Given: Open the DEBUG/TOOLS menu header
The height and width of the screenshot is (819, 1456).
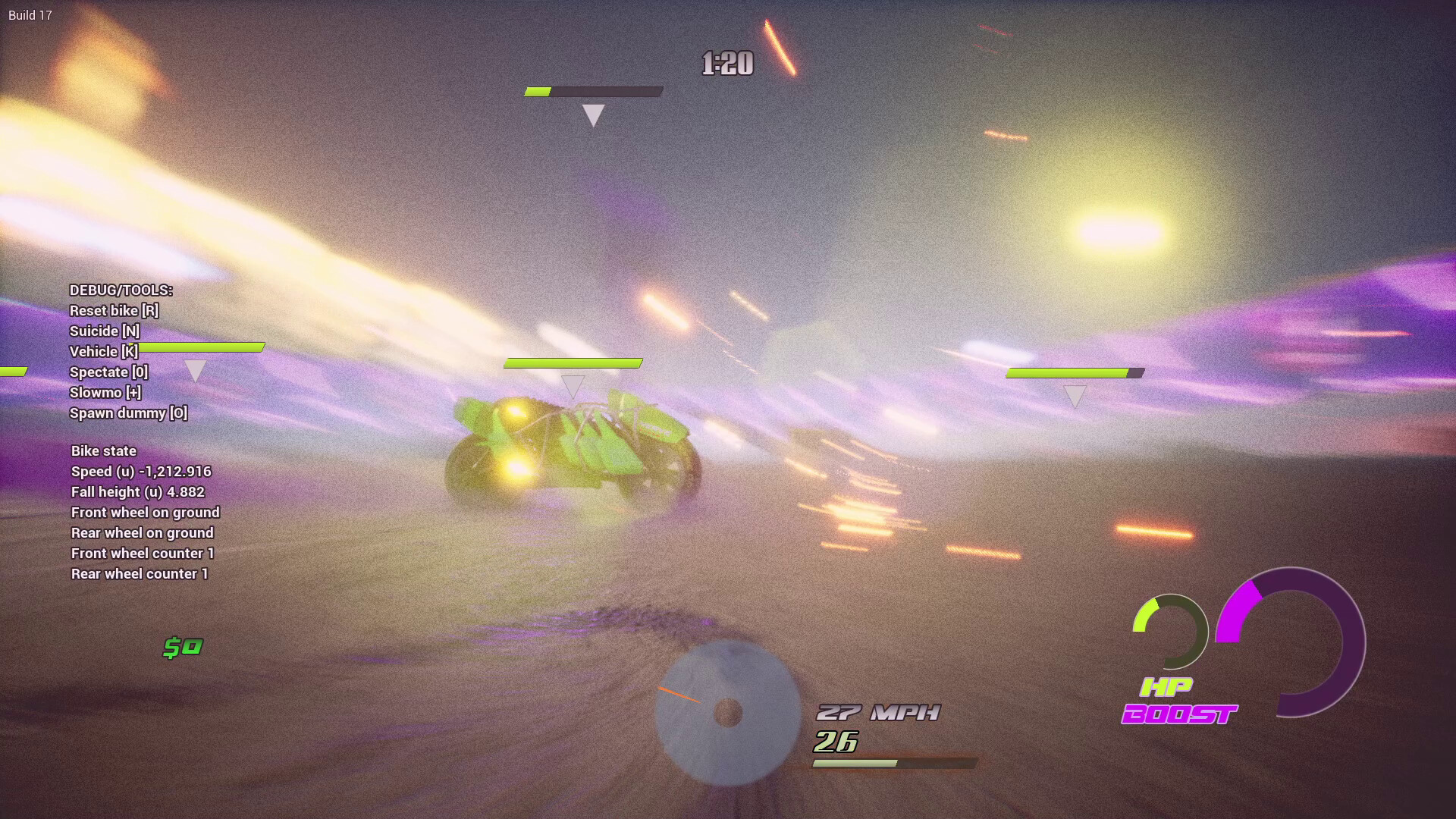Looking at the screenshot, I should (121, 290).
